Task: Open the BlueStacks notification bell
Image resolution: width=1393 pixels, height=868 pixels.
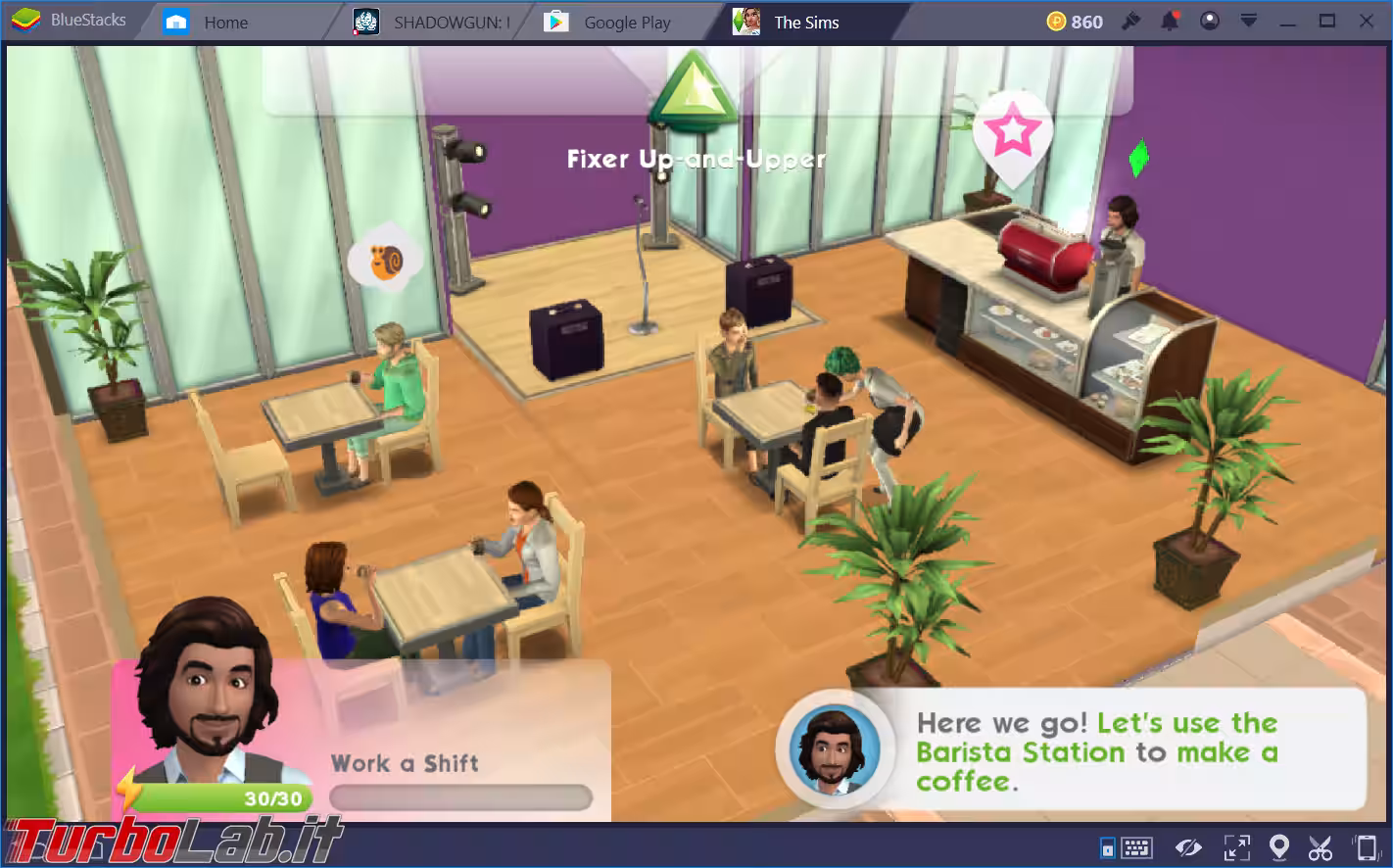Action: click(1171, 22)
